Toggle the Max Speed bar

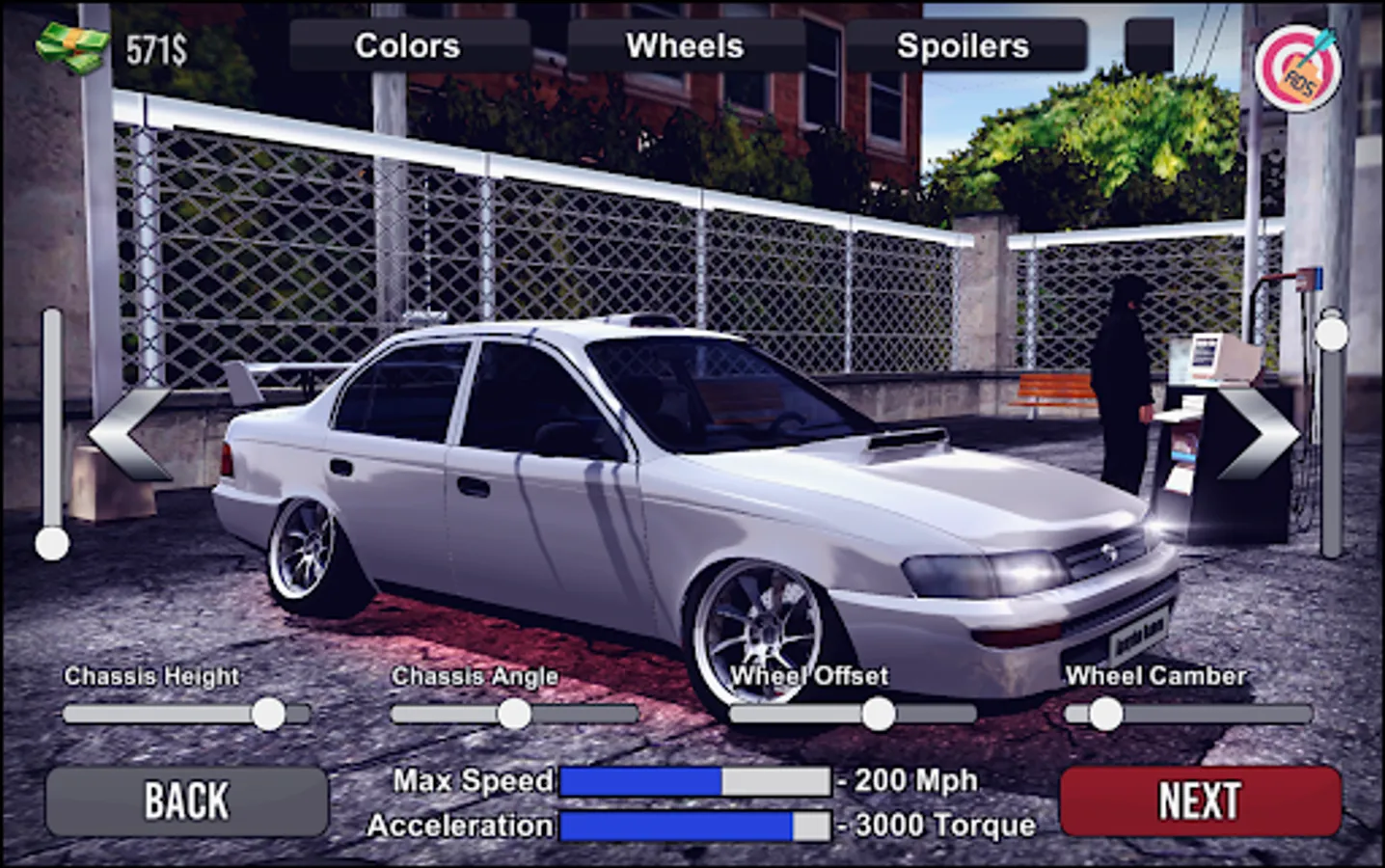[694, 781]
